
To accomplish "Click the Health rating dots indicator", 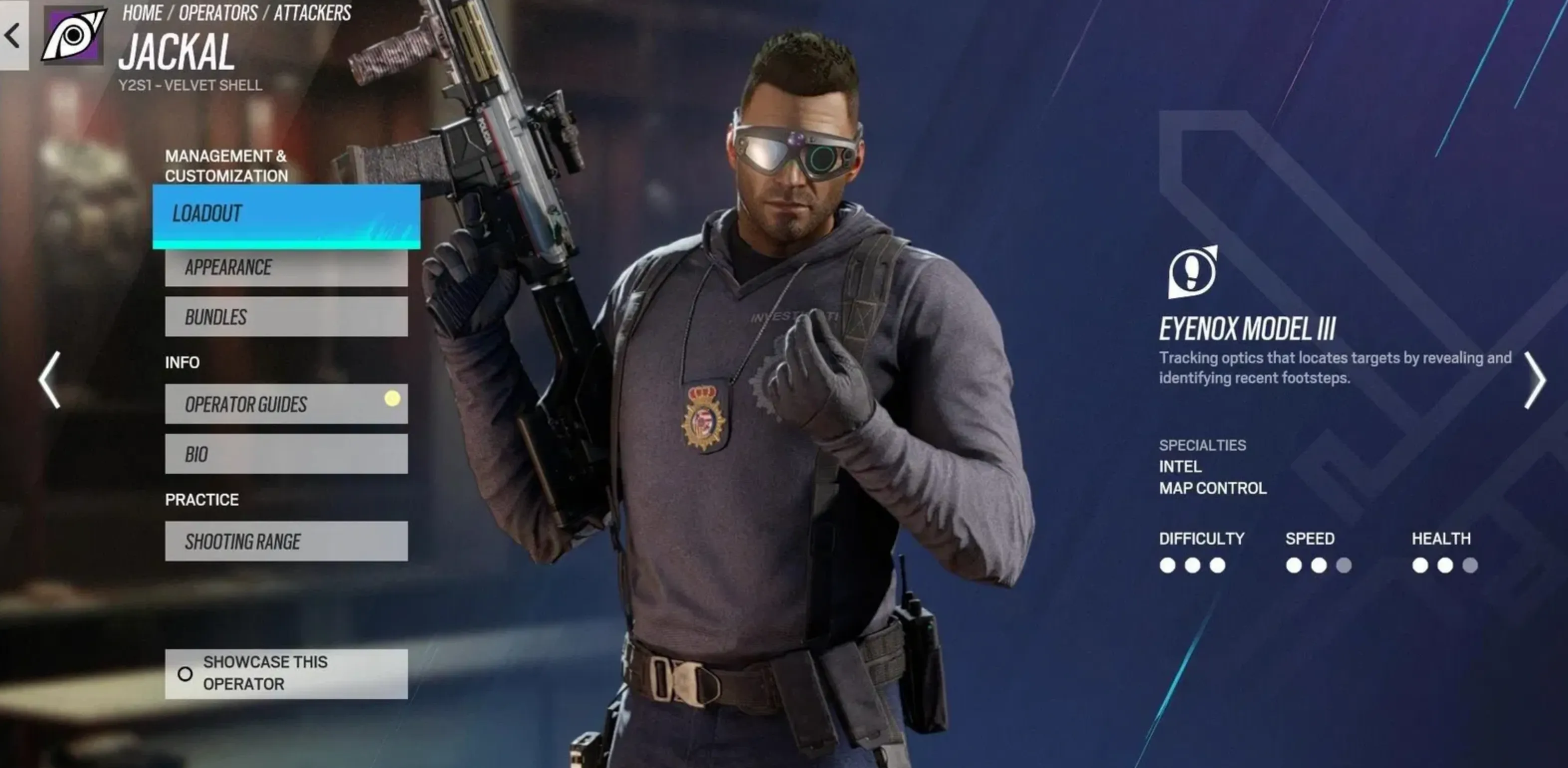I will 1444,566.
